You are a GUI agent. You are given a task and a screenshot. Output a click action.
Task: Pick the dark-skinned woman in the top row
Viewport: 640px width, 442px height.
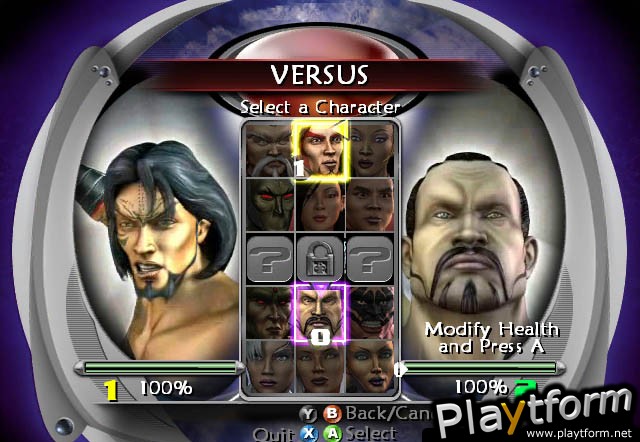tap(371, 150)
